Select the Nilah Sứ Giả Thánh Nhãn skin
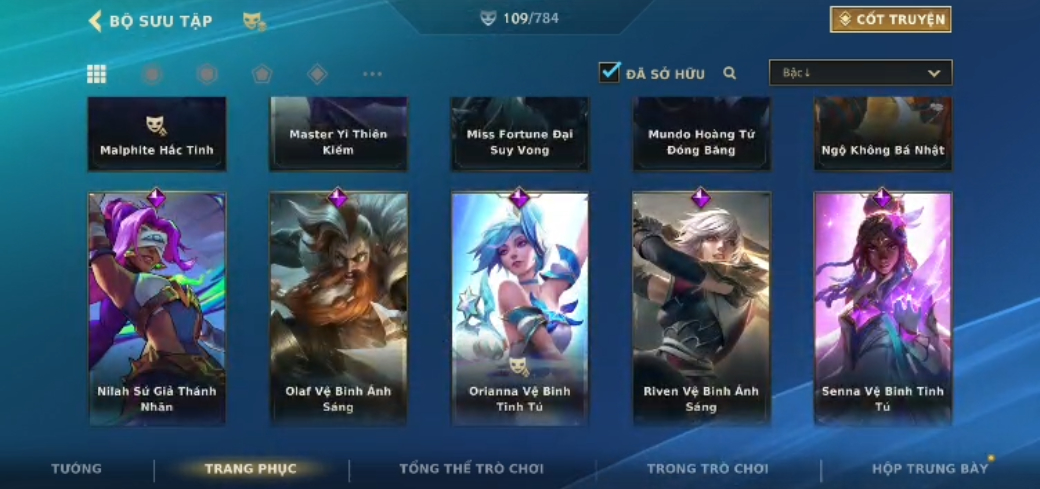 [x=157, y=307]
